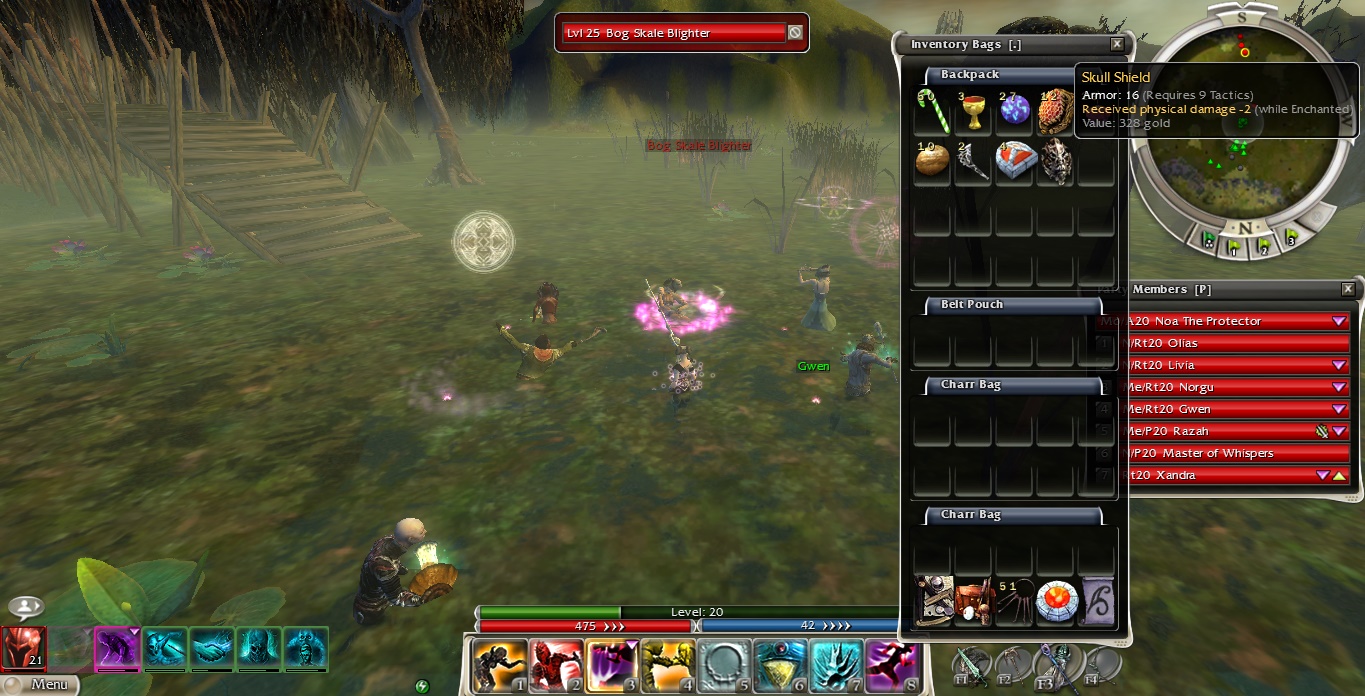Screen dimensions: 1365x696
Task: Close the Inventory Bags window
Action: (1117, 44)
